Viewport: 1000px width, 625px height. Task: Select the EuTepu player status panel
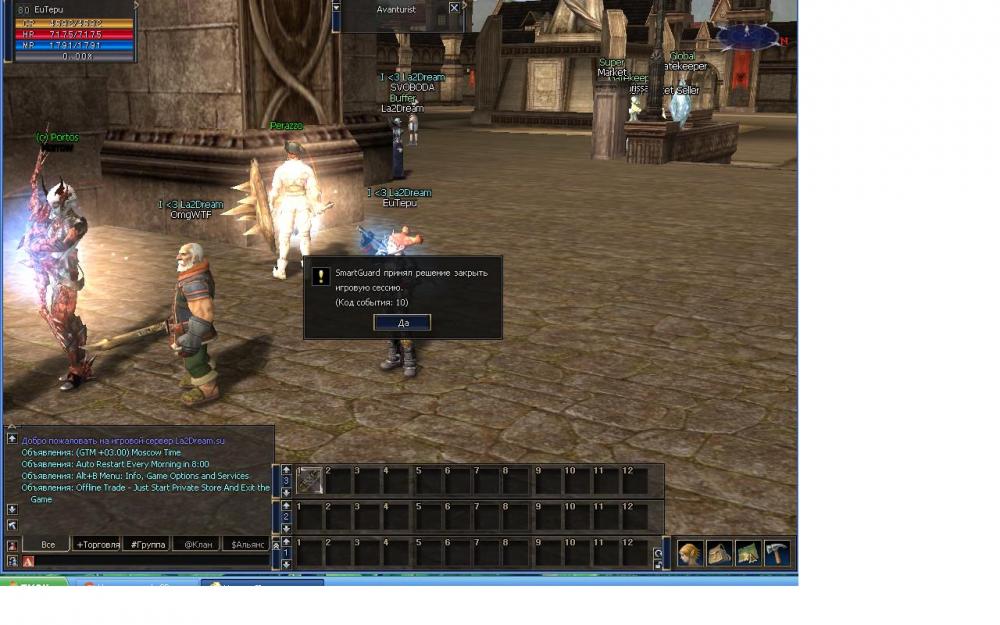pyautogui.click(x=69, y=32)
